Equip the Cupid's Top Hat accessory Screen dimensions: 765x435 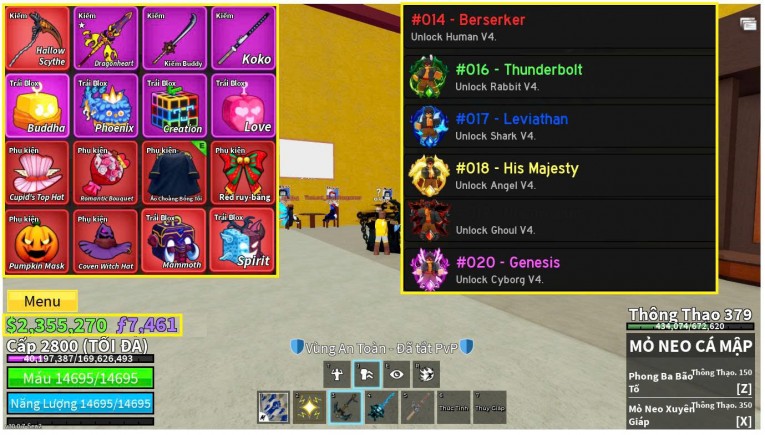38,172
